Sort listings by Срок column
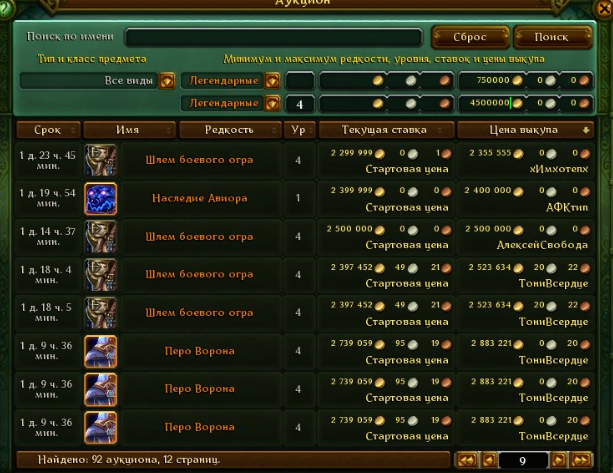The image size is (613, 473). (x=47, y=130)
